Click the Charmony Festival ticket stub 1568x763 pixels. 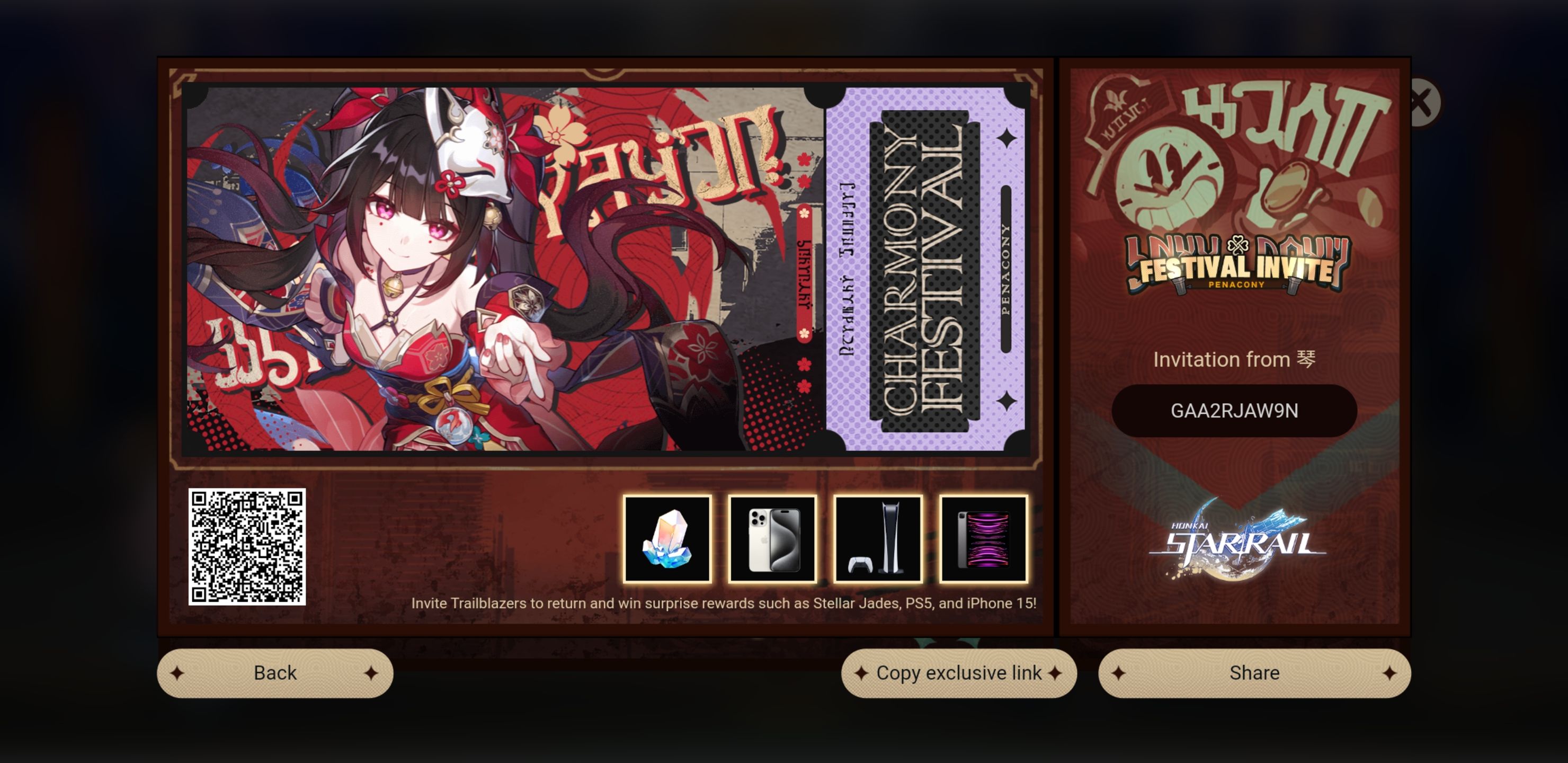(925, 280)
